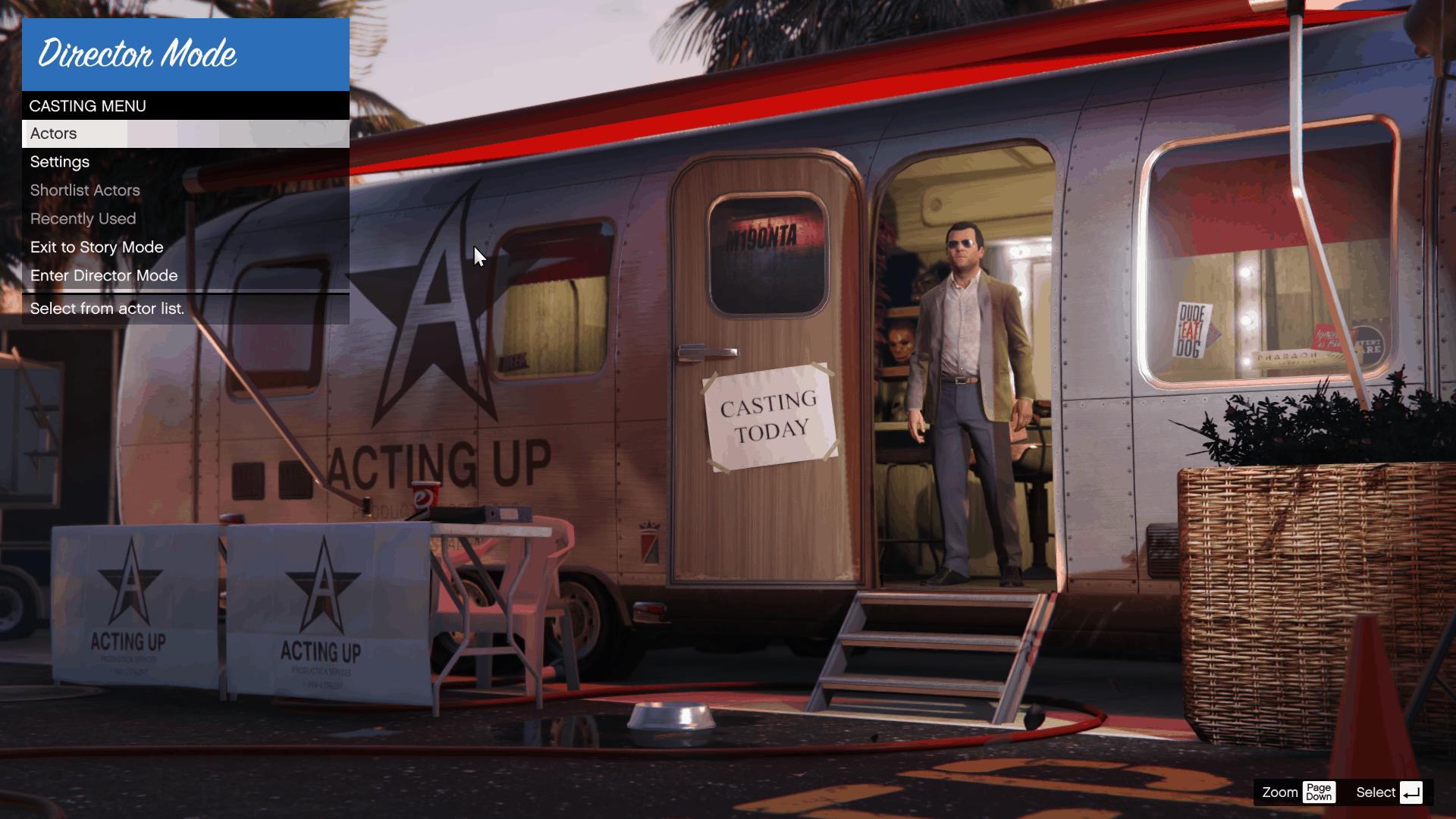Choose Exit to Story Mode

96,247
